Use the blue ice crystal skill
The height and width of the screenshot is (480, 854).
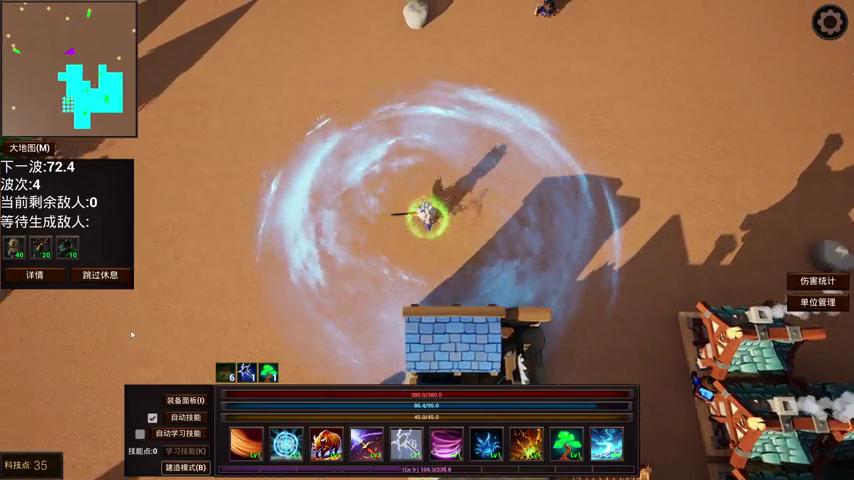[486, 443]
